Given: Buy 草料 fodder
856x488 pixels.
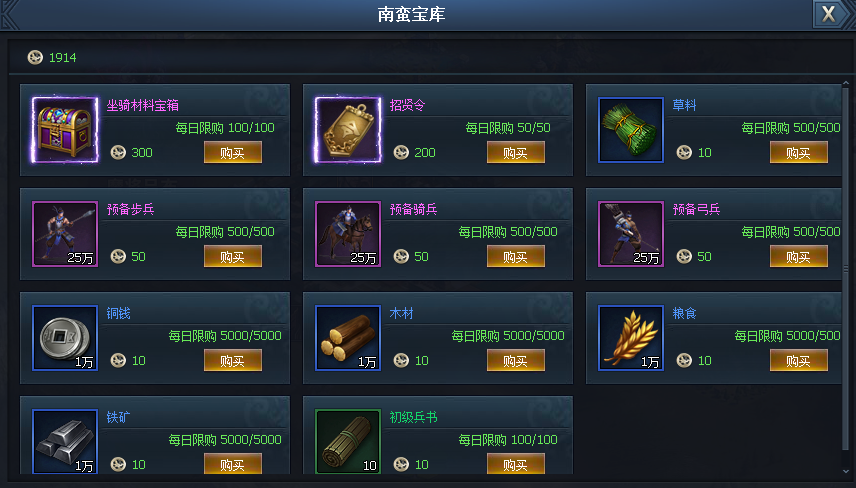Looking at the screenshot, I should point(799,152).
